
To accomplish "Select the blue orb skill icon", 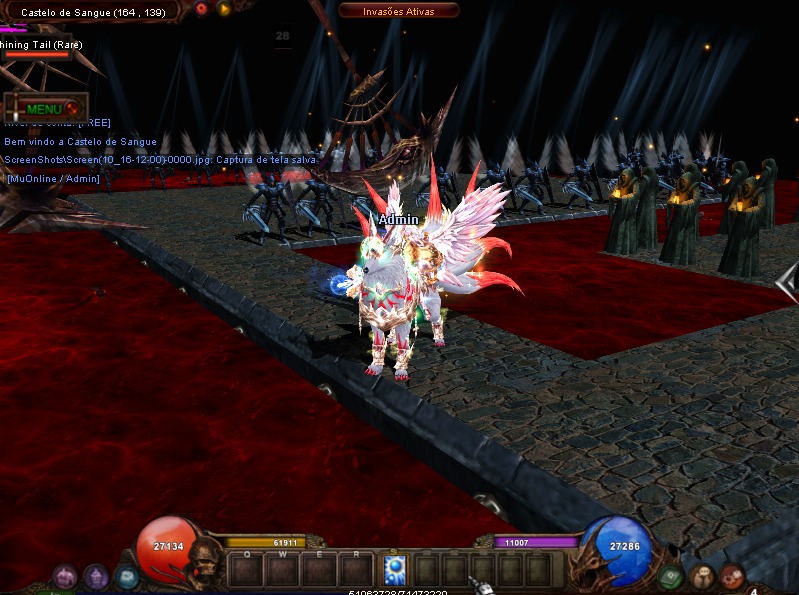I will [394, 570].
